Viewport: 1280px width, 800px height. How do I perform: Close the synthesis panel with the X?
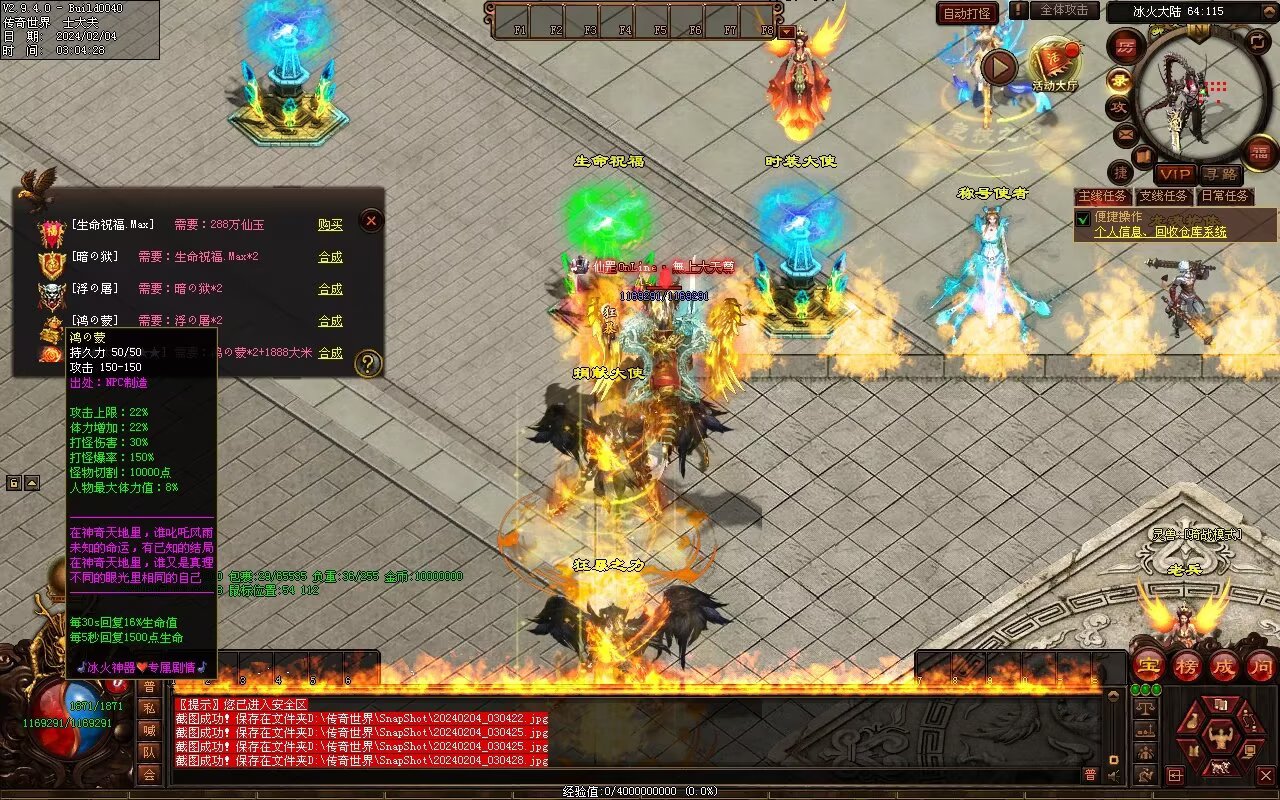click(371, 220)
